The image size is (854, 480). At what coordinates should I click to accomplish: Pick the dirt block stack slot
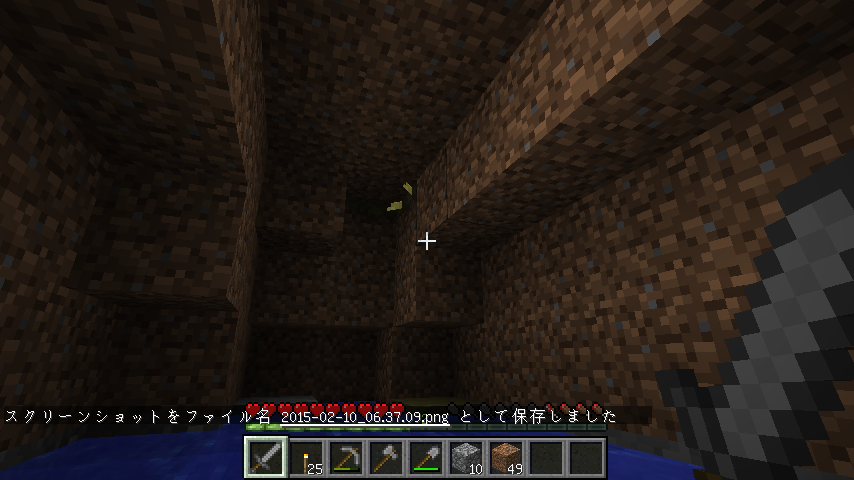(x=506, y=458)
